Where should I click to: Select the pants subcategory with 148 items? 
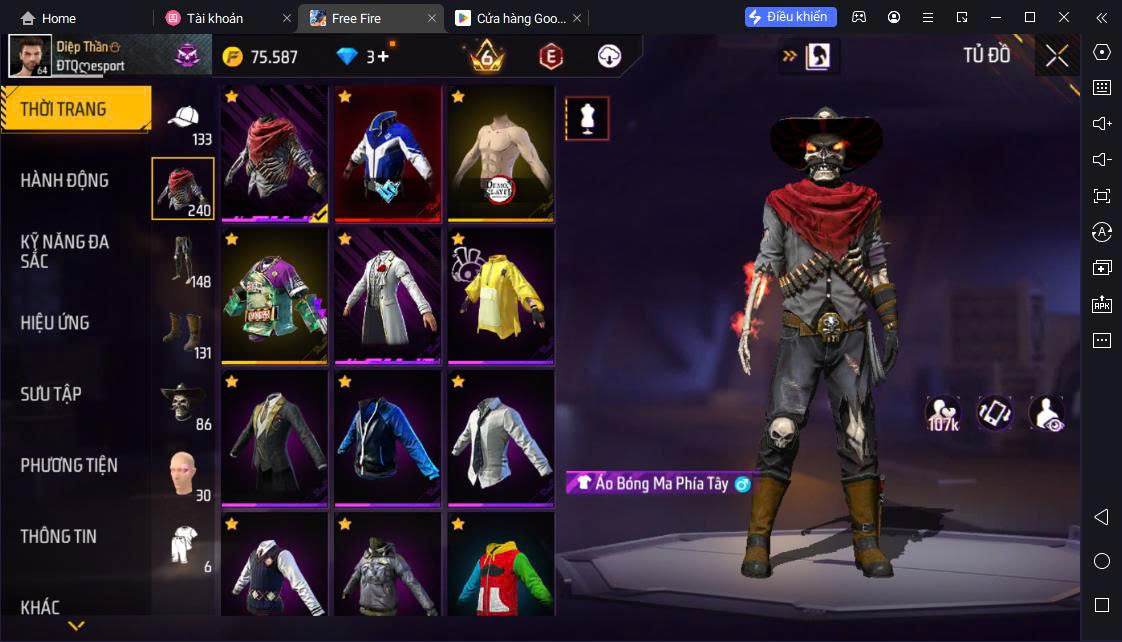[x=183, y=260]
